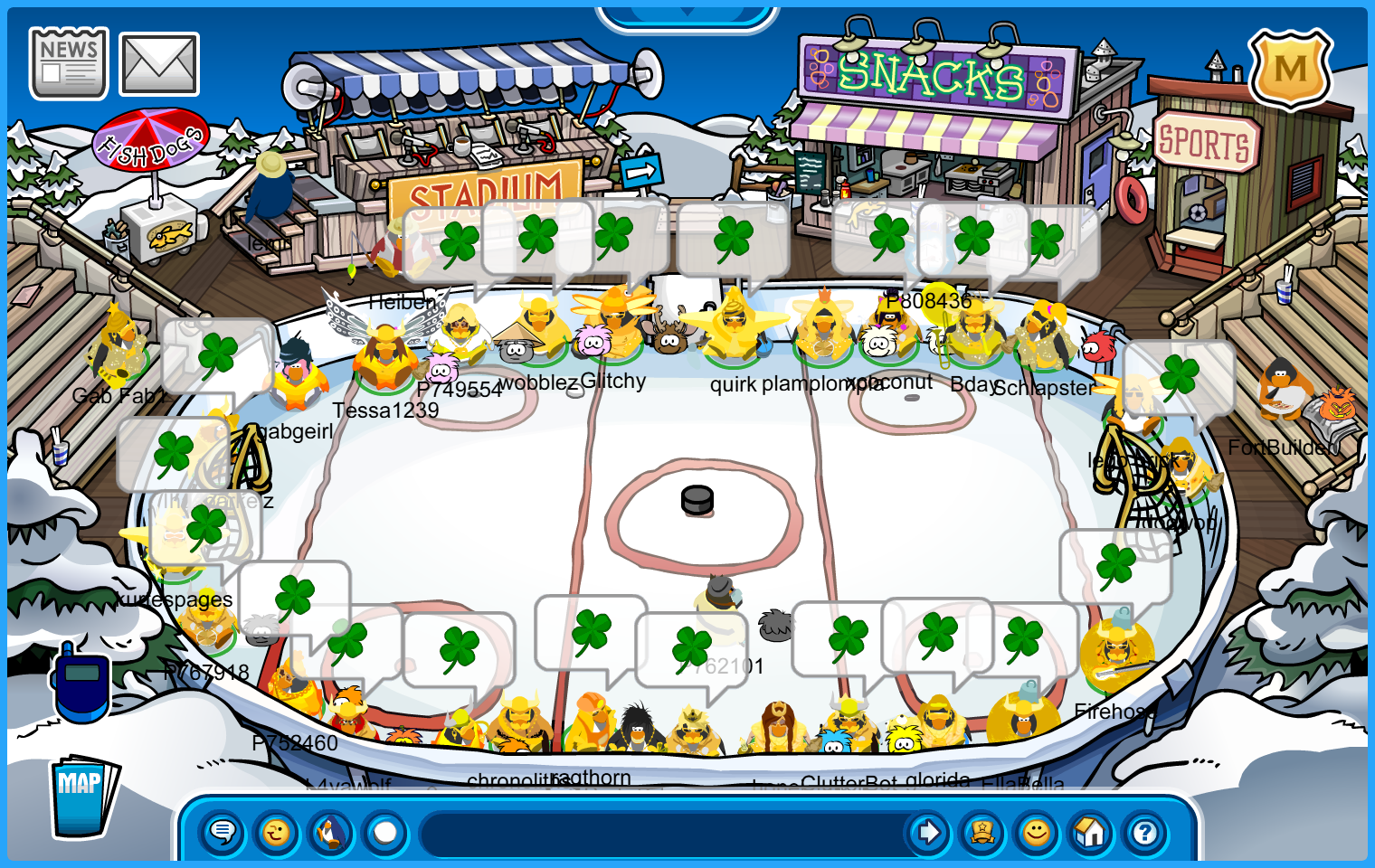Open the star badge button
This screenshot has height=868, width=1375.
982,832
